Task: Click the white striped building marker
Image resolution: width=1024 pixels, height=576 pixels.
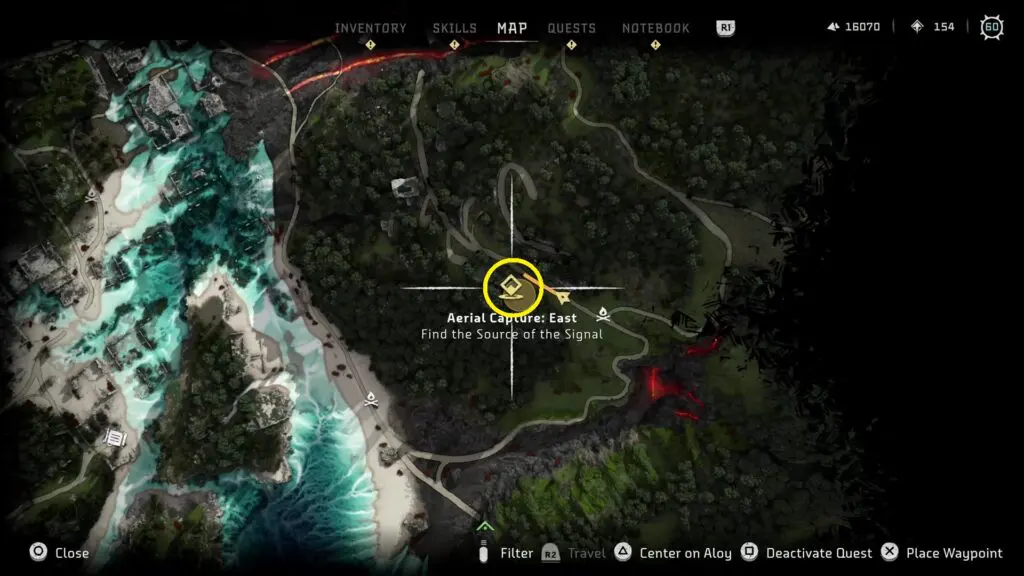Action: pos(115,437)
